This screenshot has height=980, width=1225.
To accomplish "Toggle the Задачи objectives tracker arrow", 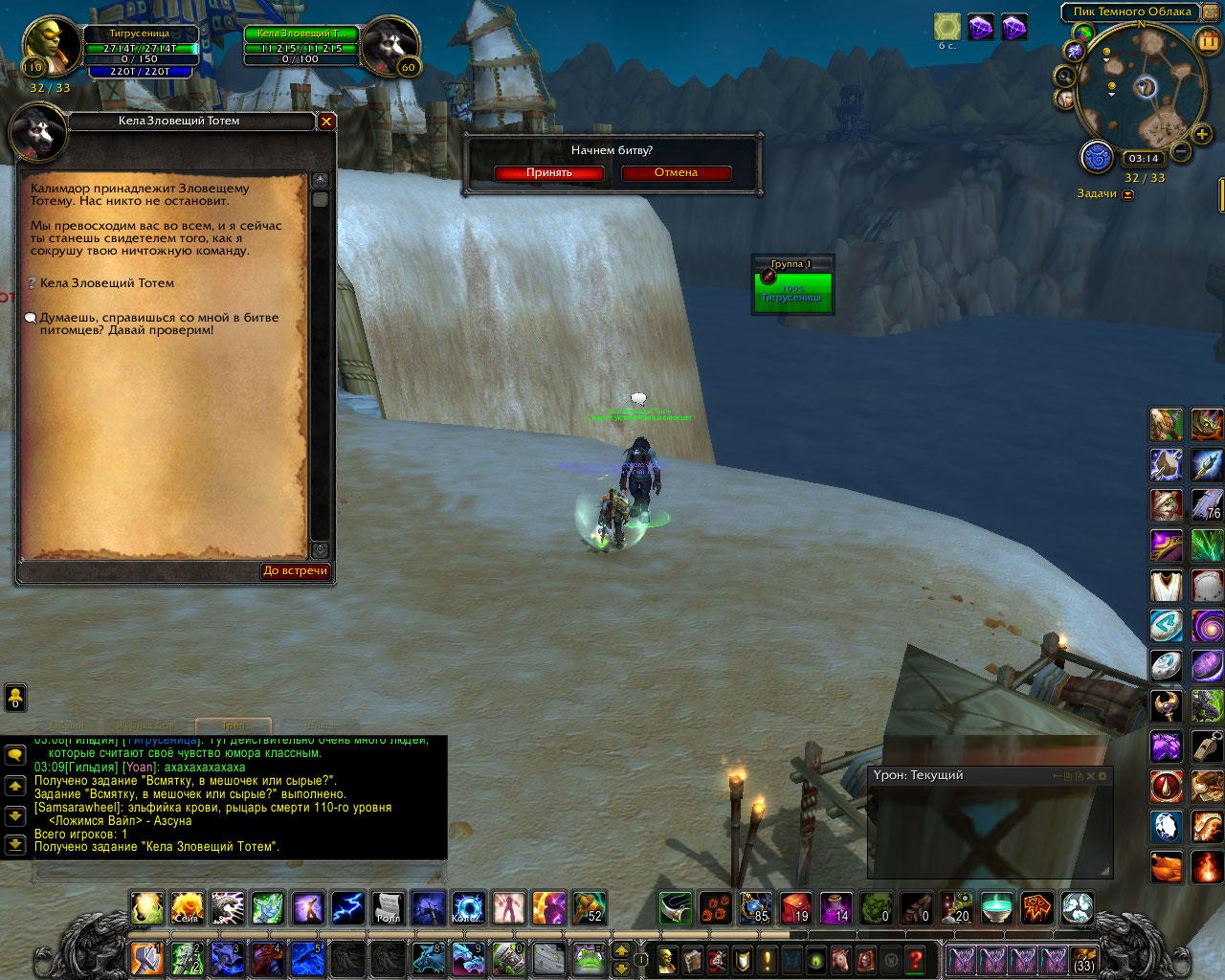I will point(1127,194).
